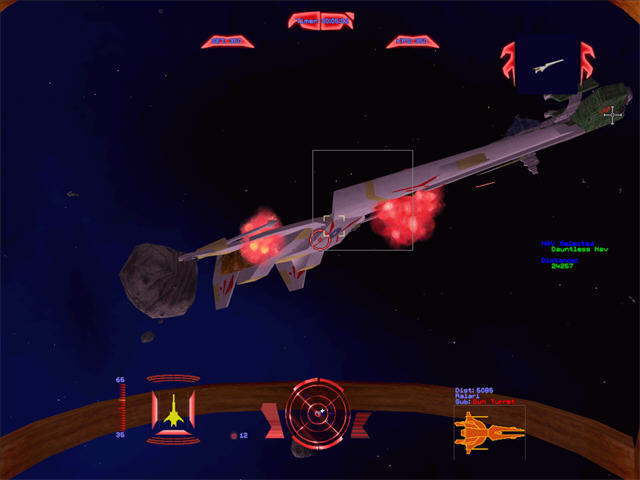Select the yellow player ship shield display
Screen dimensions: 640x480
(x=172, y=409)
